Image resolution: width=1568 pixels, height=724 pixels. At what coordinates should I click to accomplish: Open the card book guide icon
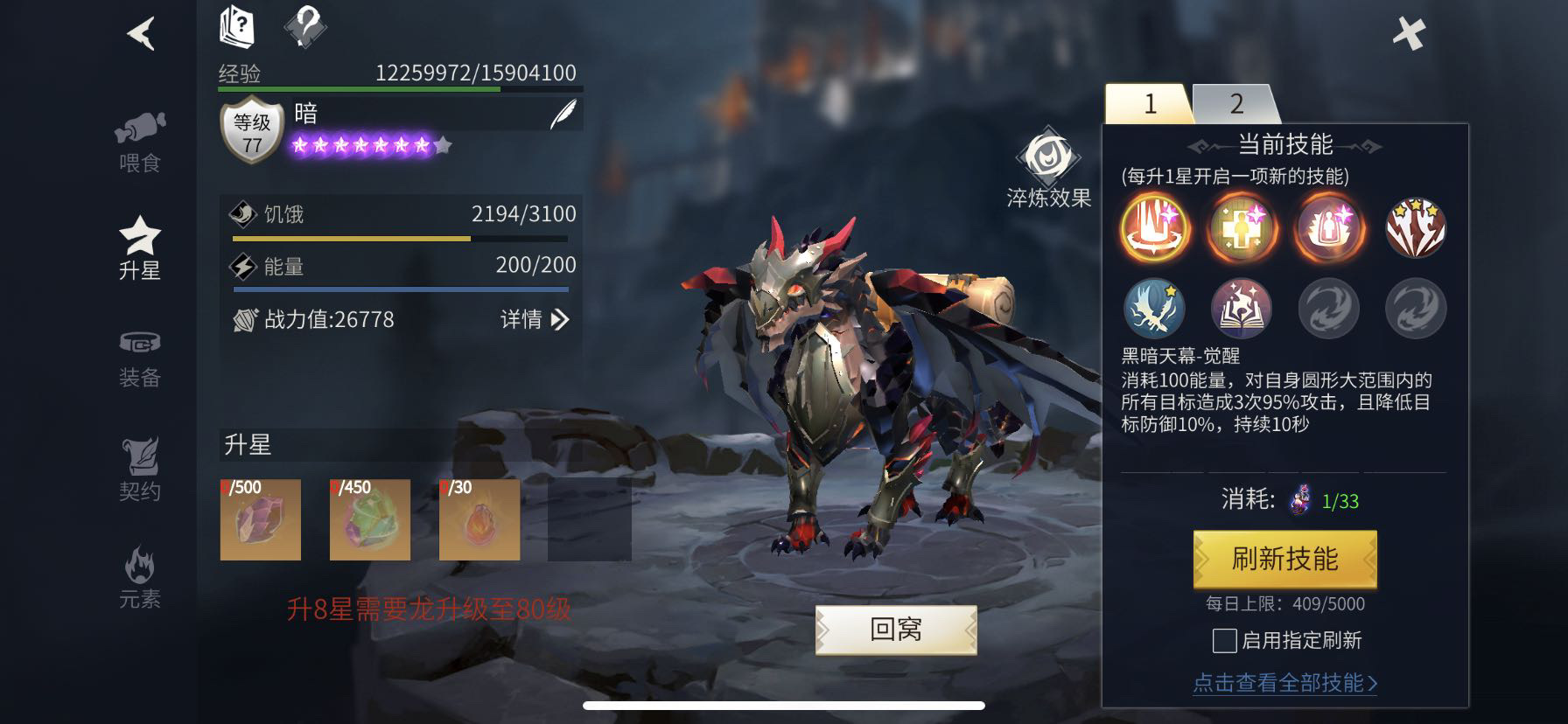236,26
